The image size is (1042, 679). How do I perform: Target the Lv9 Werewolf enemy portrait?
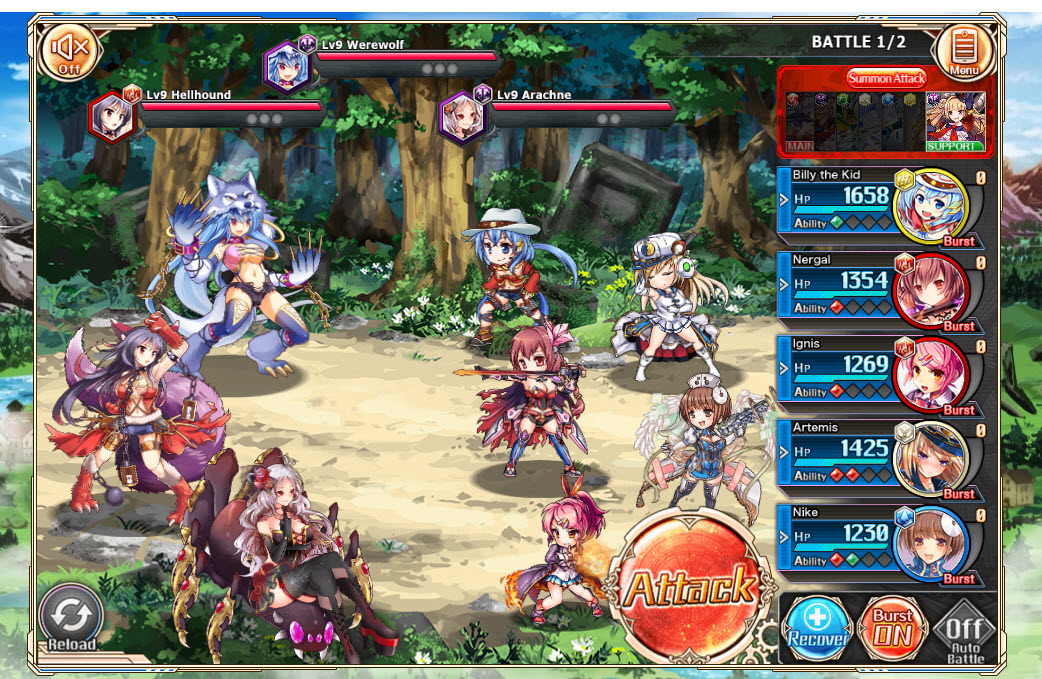point(287,67)
